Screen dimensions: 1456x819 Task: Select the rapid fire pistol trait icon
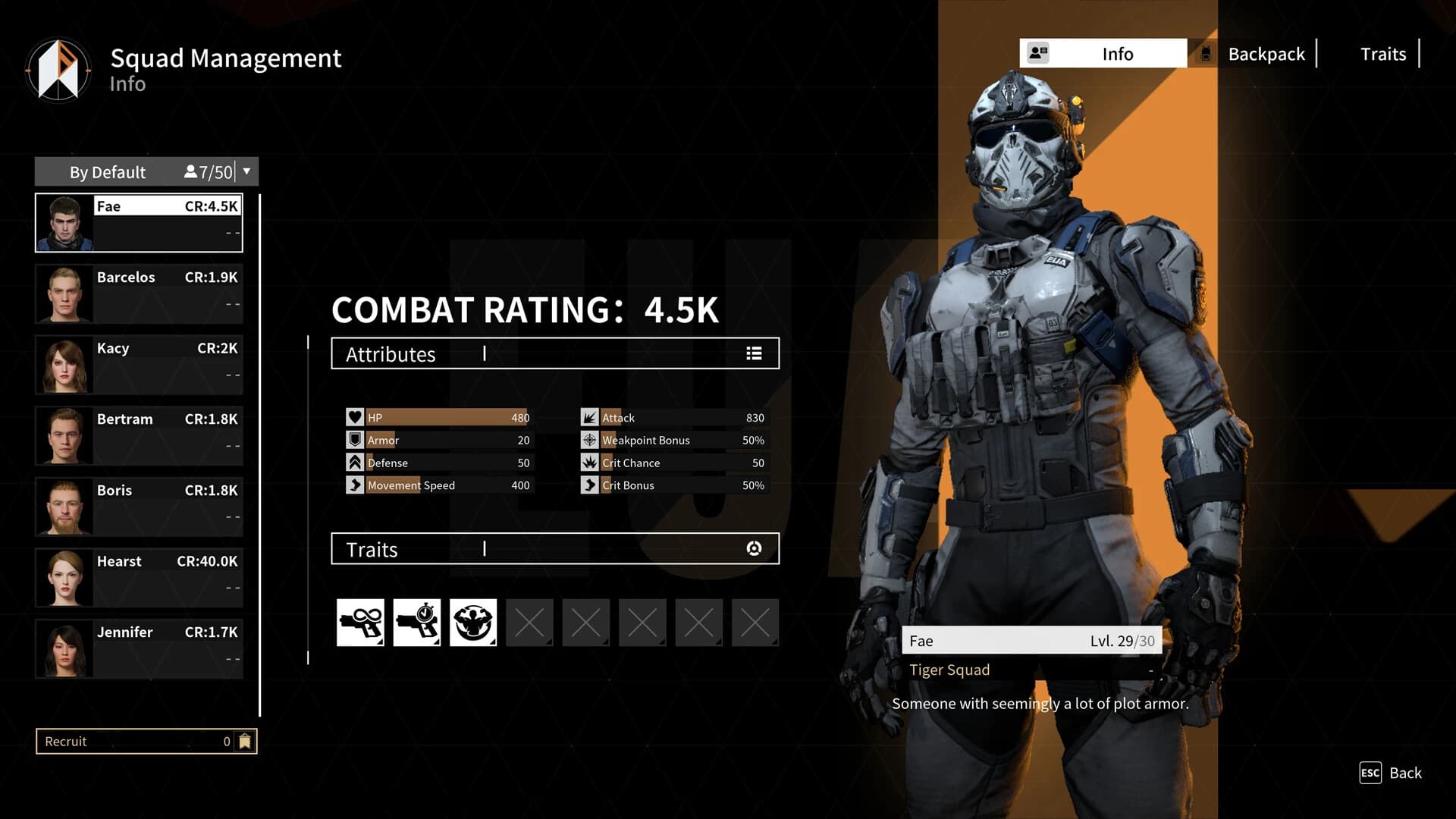click(x=417, y=622)
